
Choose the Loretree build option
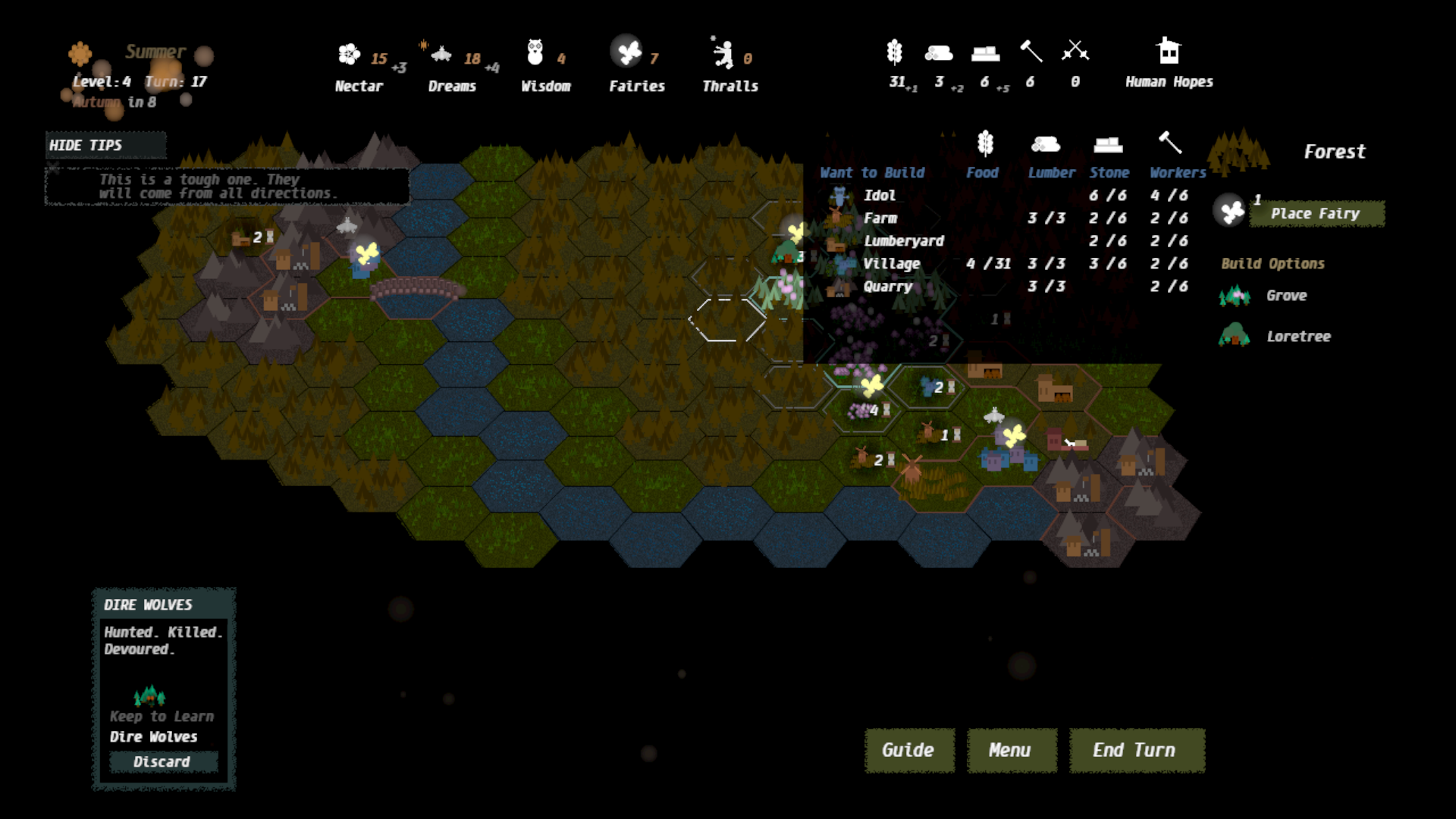coord(1298,337)
